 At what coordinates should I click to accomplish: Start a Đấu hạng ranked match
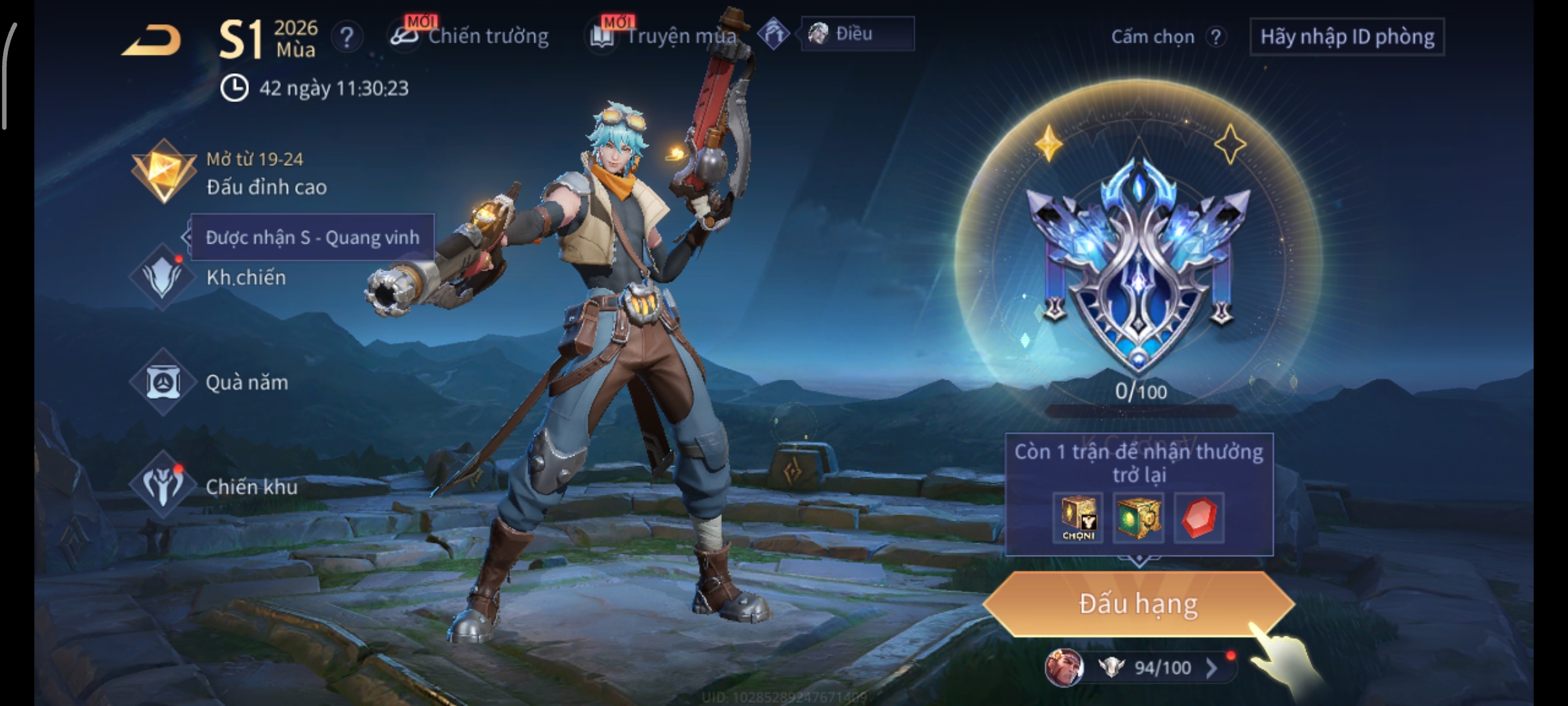[x=1138, y=604]
